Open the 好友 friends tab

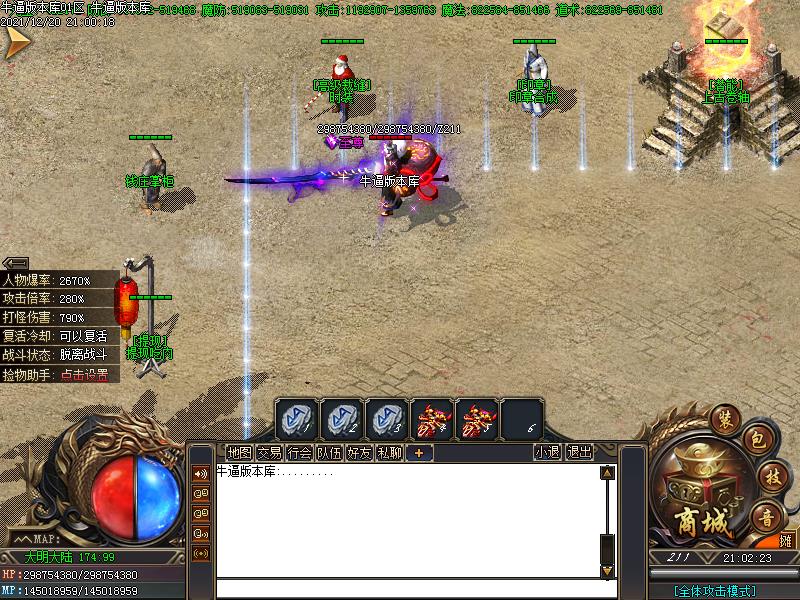(359, 452)
